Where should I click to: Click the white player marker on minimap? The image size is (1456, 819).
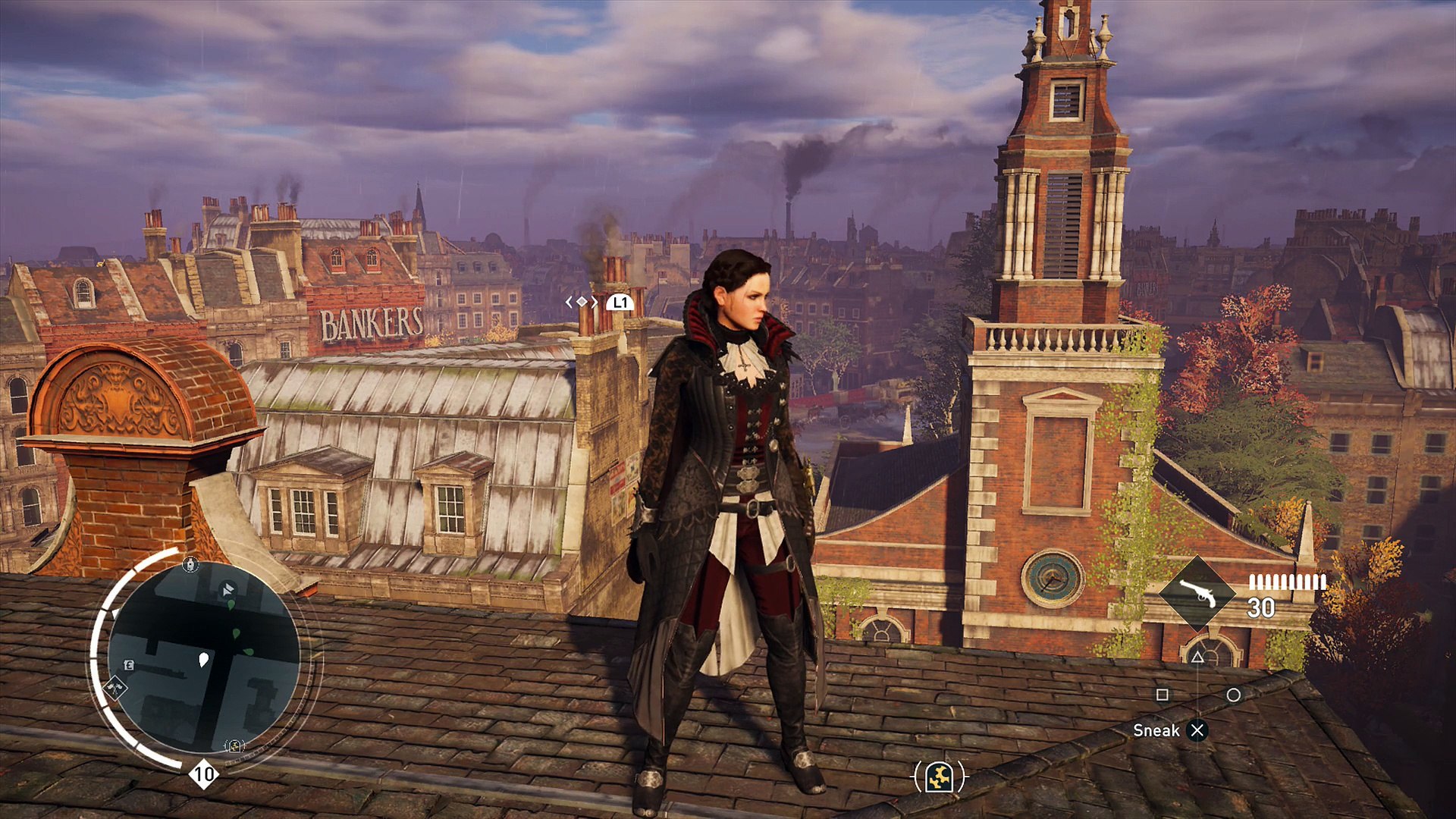pyautogui.click(x=203, y=660)
